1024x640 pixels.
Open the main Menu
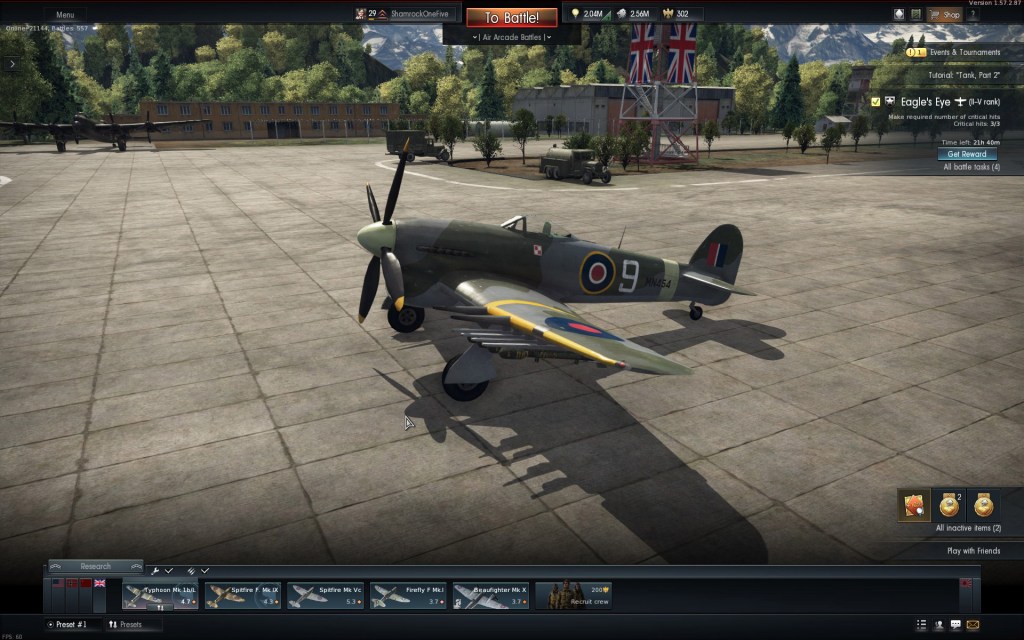click(x=64, y=15)
